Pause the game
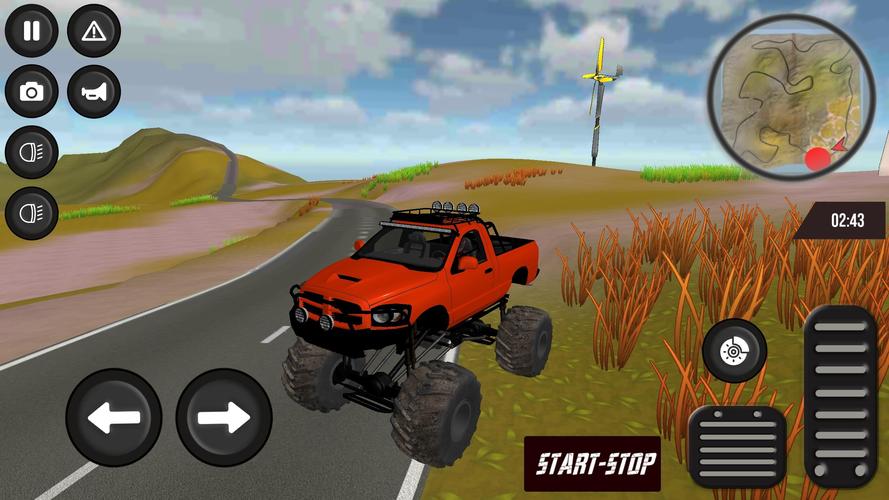 pos(32,31)
